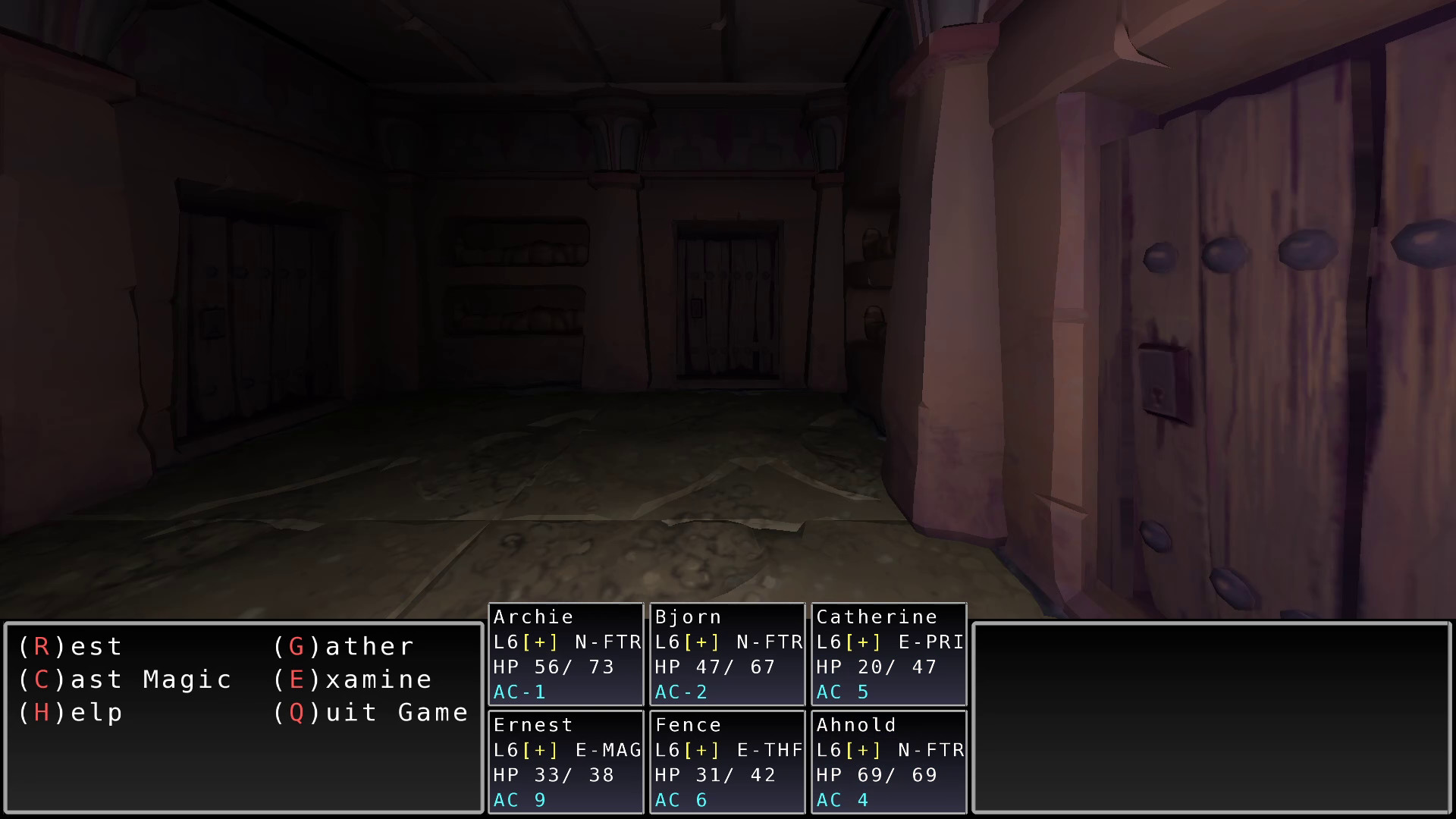Click Ernest the mage's panel
1456x819 pixels.
(x=565, y=761)
